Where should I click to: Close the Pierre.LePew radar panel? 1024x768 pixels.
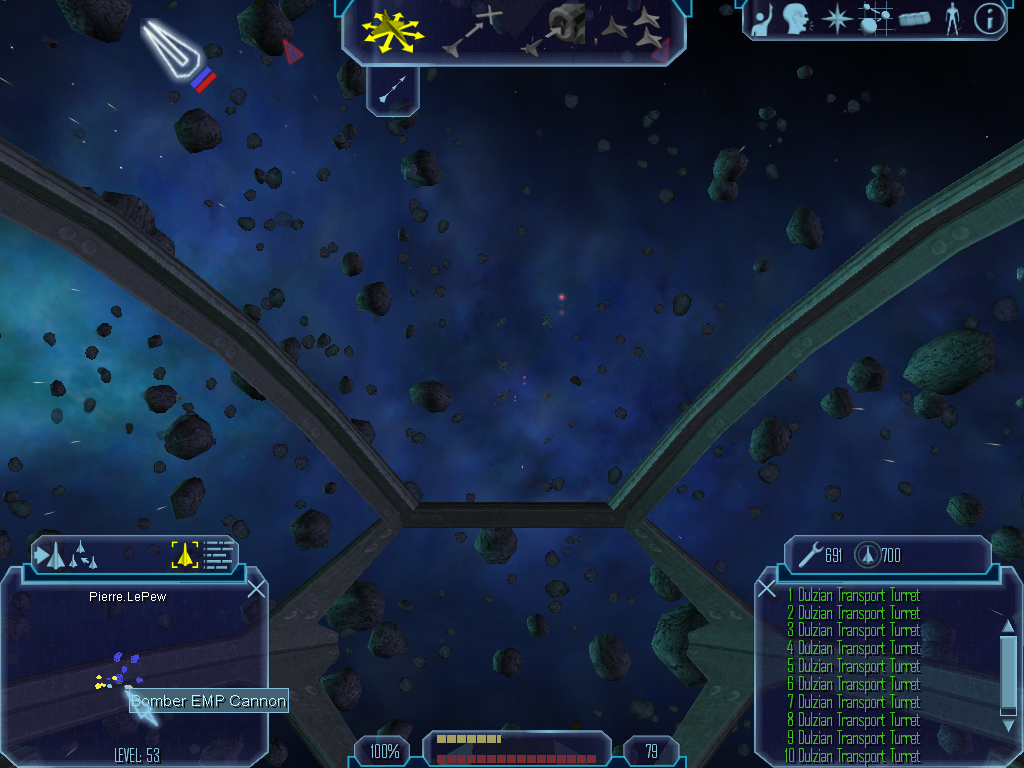[x=256, y=588]
